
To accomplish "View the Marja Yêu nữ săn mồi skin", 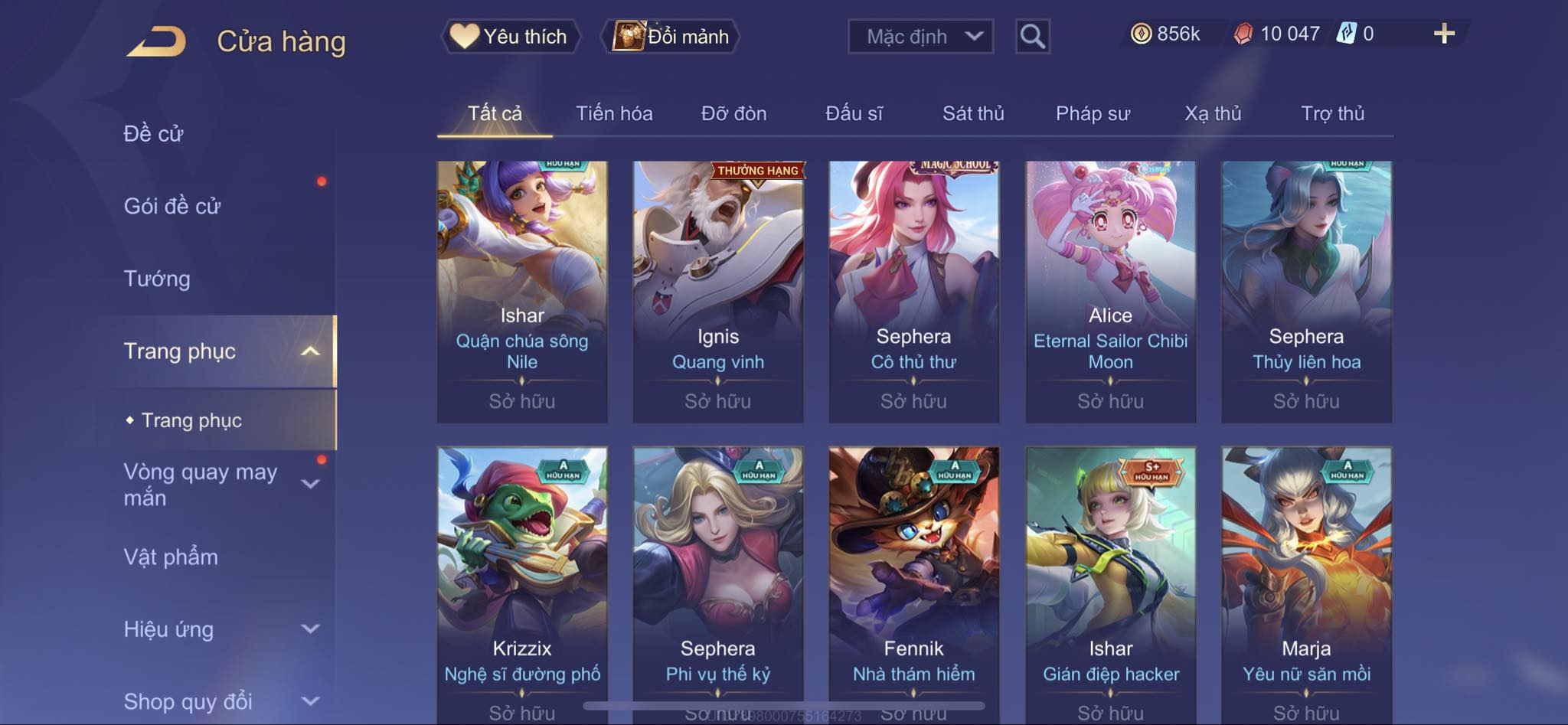I will click(x=1306, y=582).
